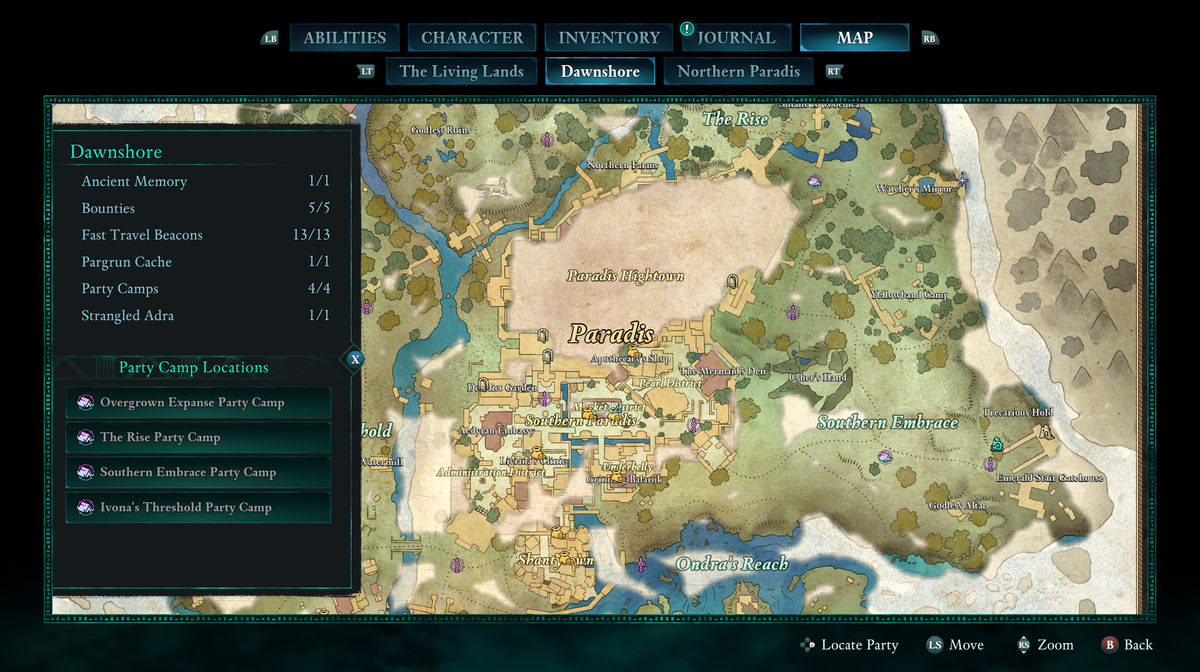Image resolution: width=1200 pixels, height=672 pixels.
Task: Show The Living Lands map
Action: pos(461,71)
